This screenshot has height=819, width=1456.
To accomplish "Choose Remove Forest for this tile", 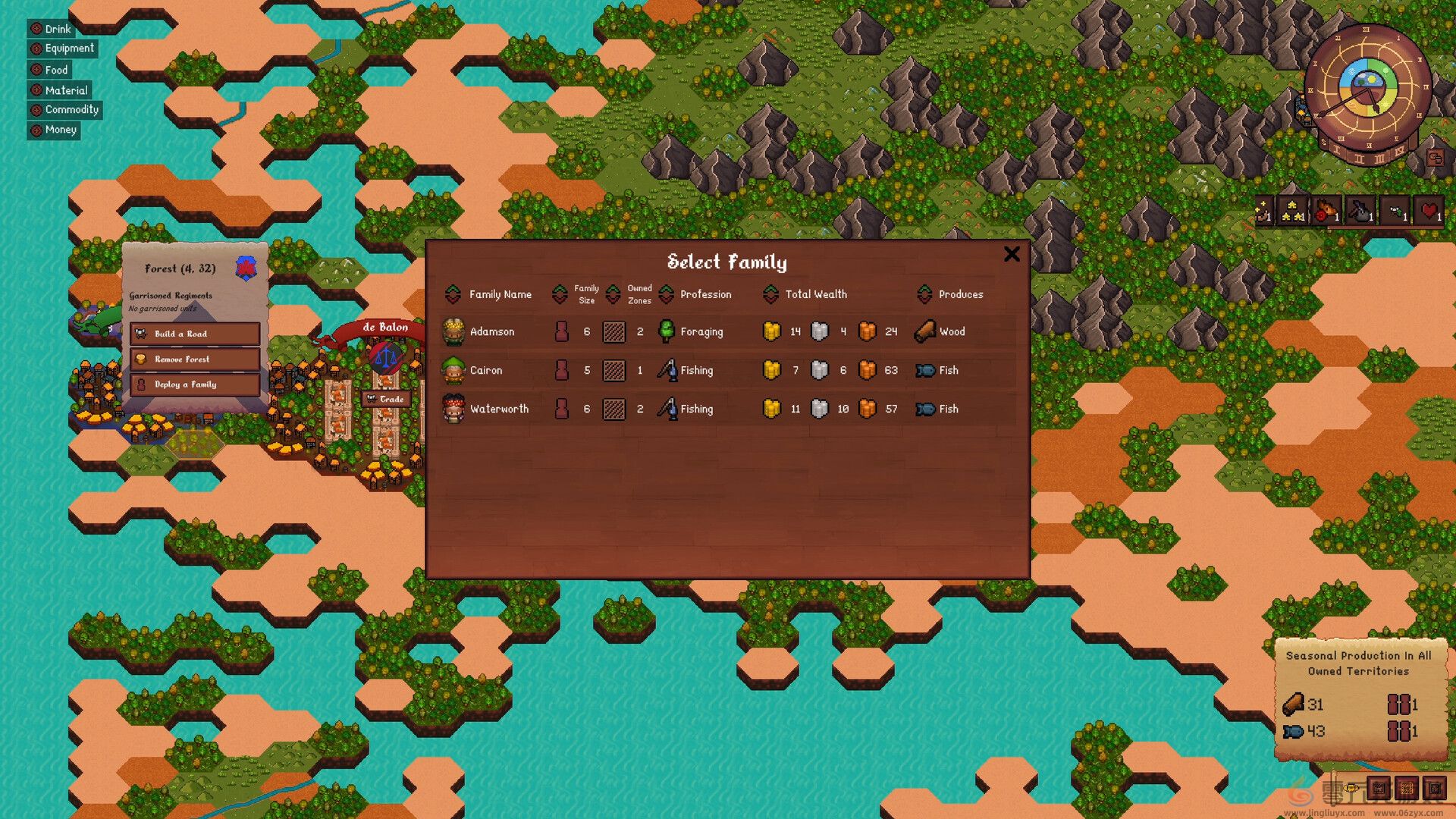I will (195, 359).
